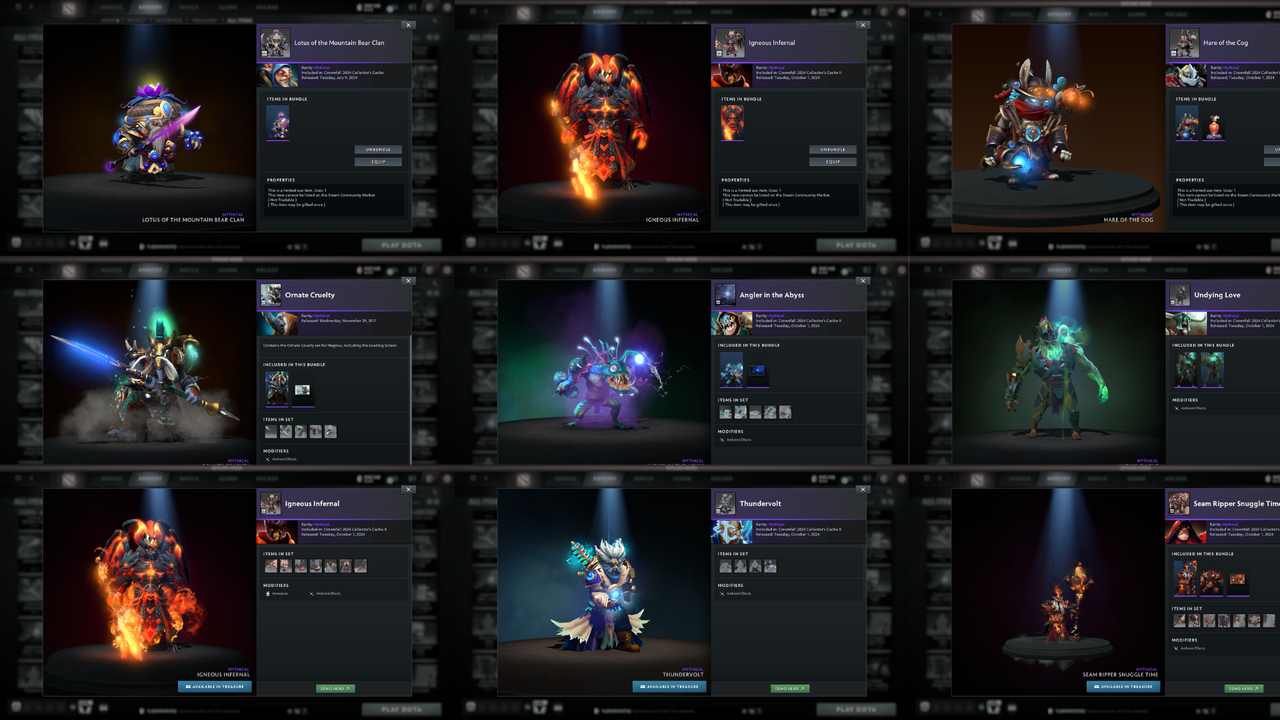Open the ARMORY tab
This screenshot has height=720, width=1280.
tap(151, 6)
